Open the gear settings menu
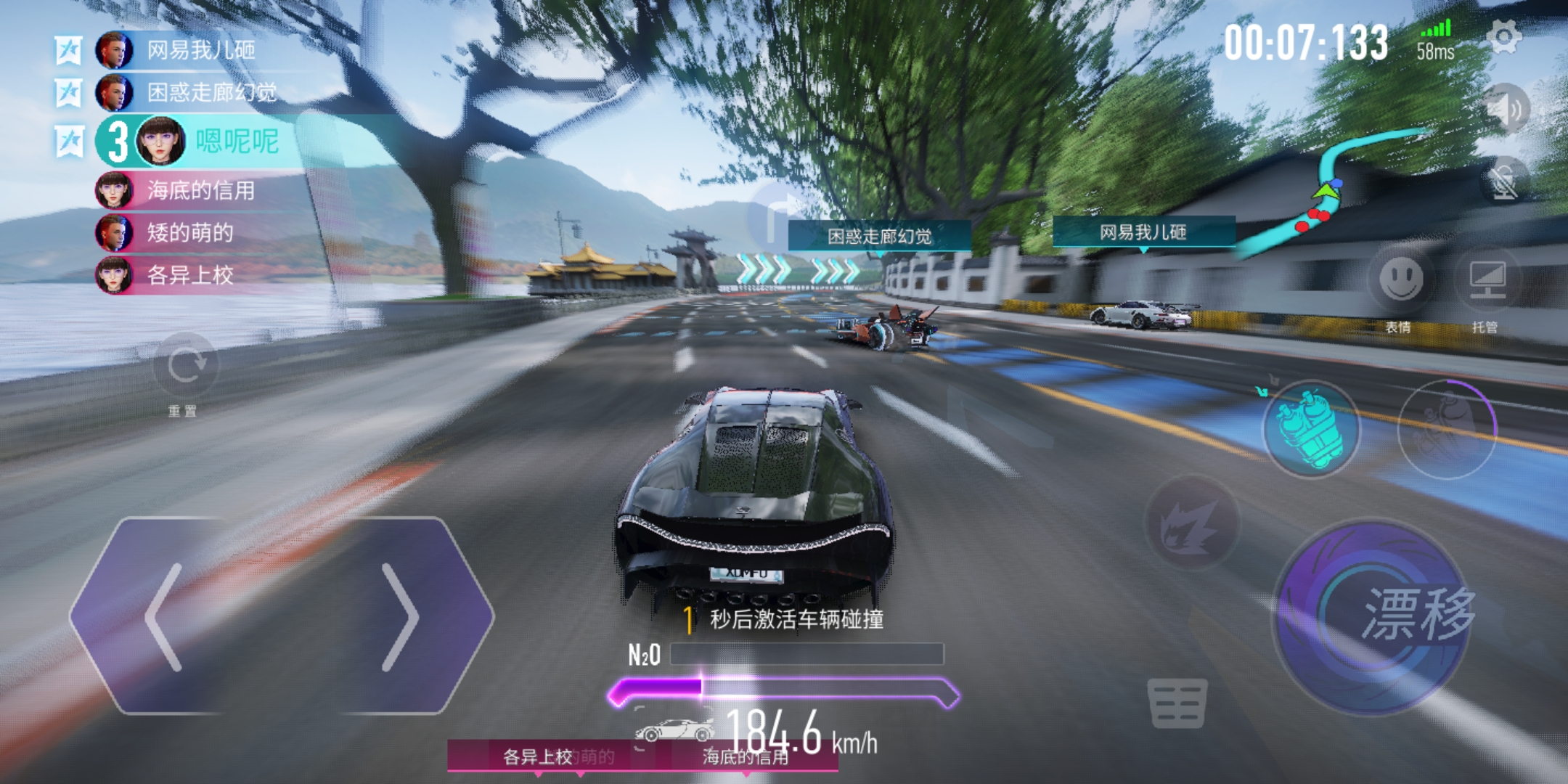The width and height of the screenshot is (1568, 784). 1503,36
